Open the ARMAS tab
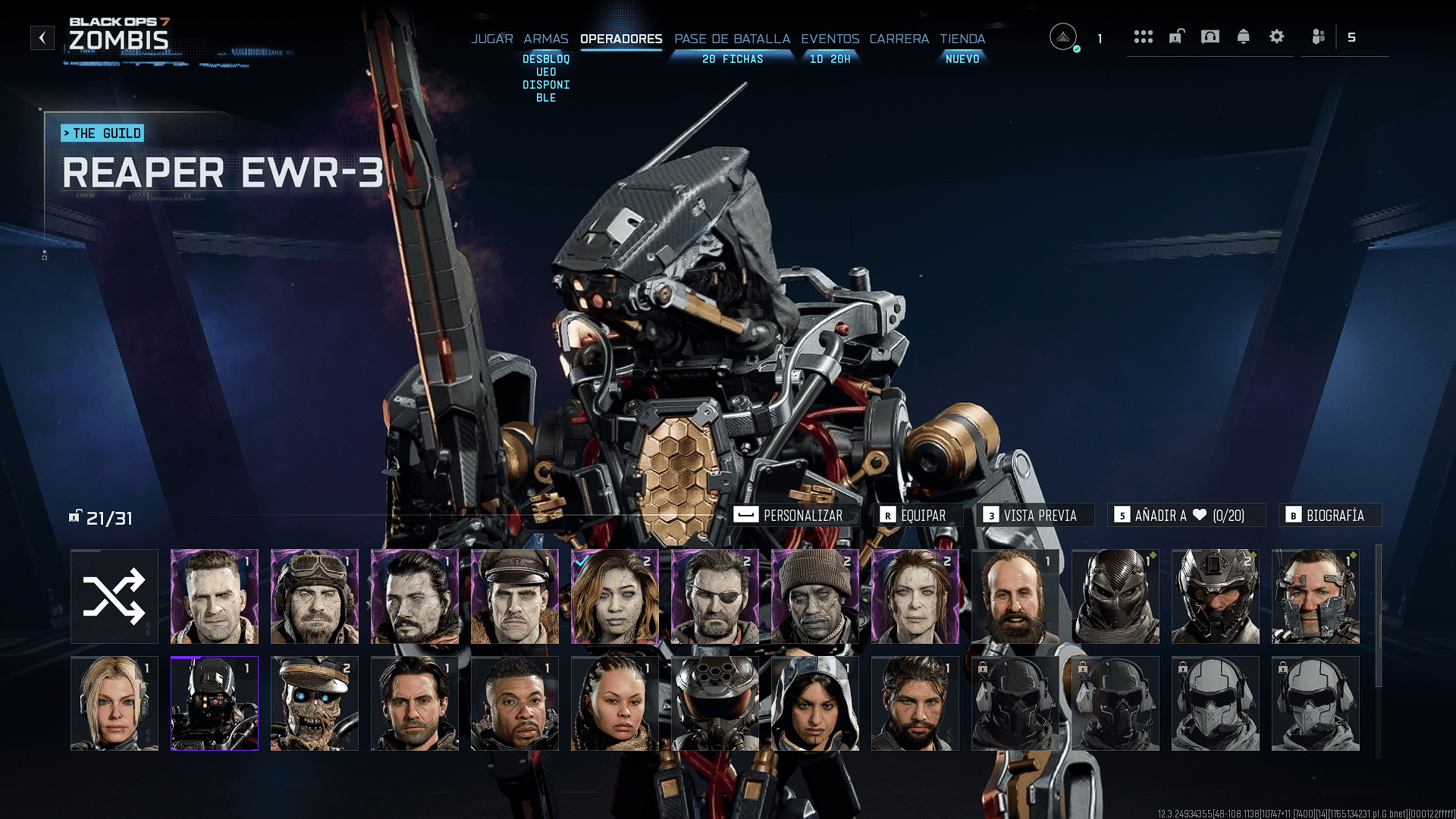 pyautogui.click(x=545, y=39)
